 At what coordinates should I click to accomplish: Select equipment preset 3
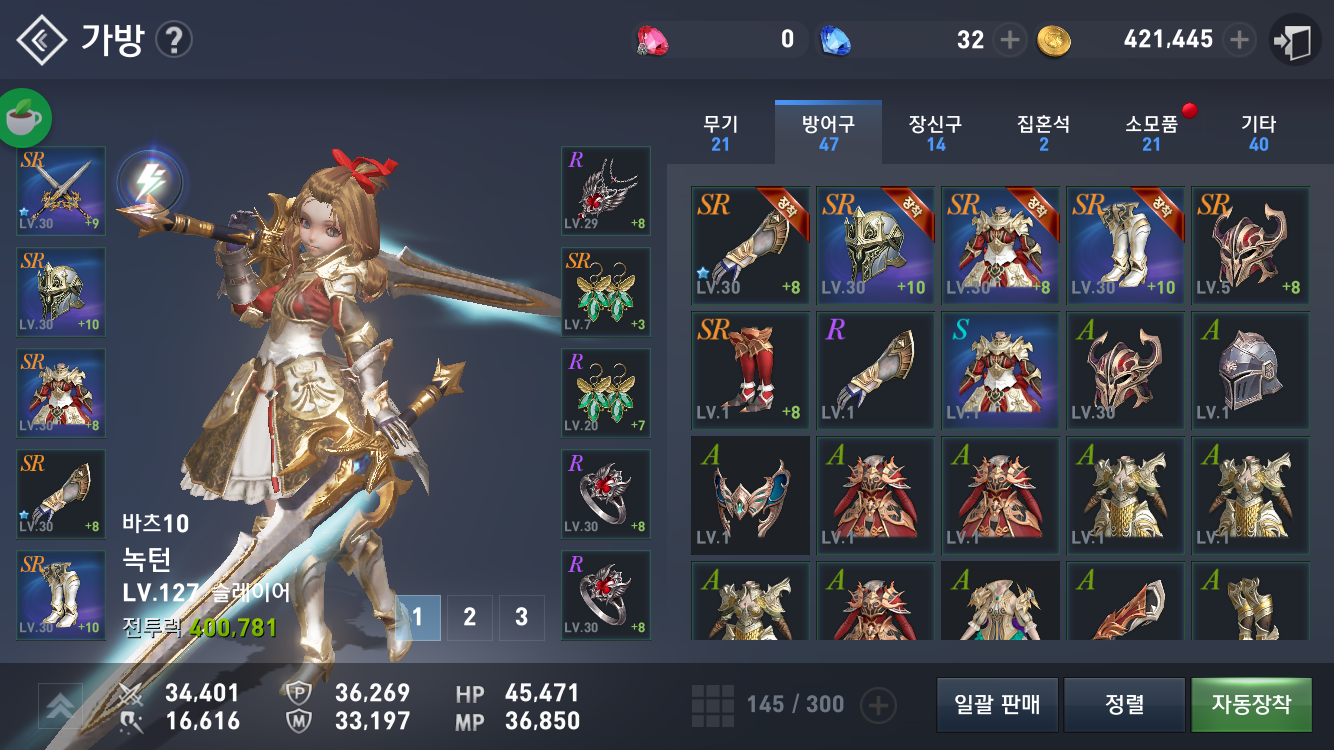521,617
